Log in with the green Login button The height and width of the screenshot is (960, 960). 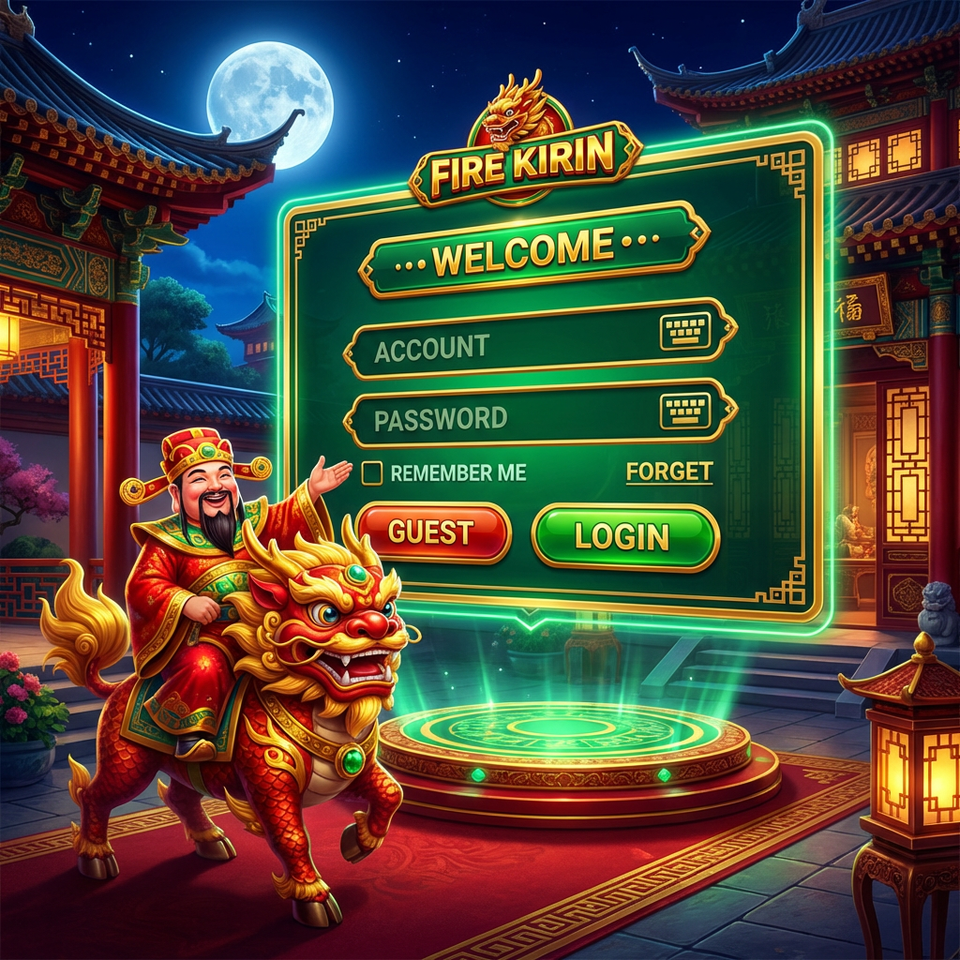(x=624, y=536)
